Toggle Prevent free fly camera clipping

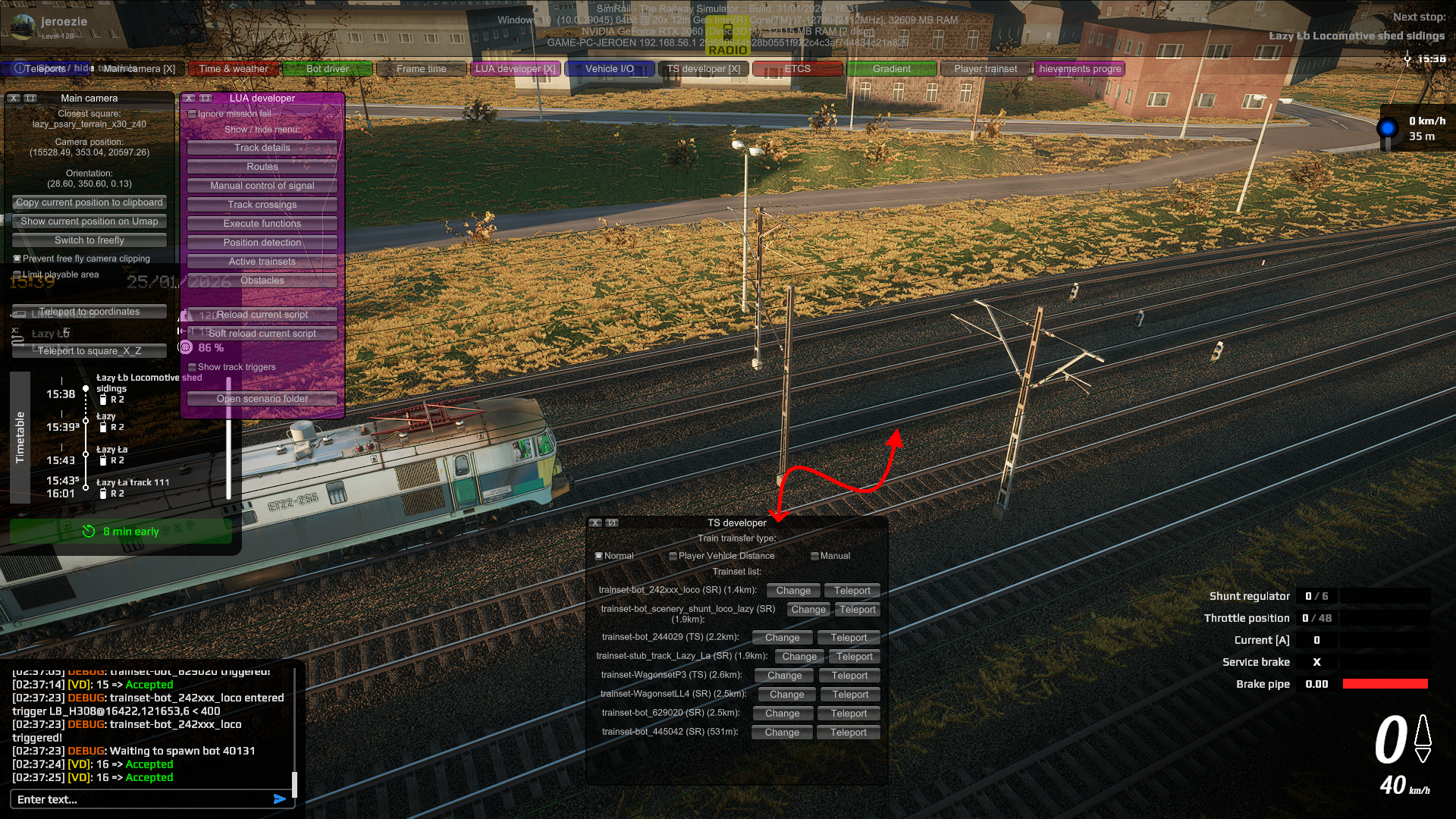17,259
